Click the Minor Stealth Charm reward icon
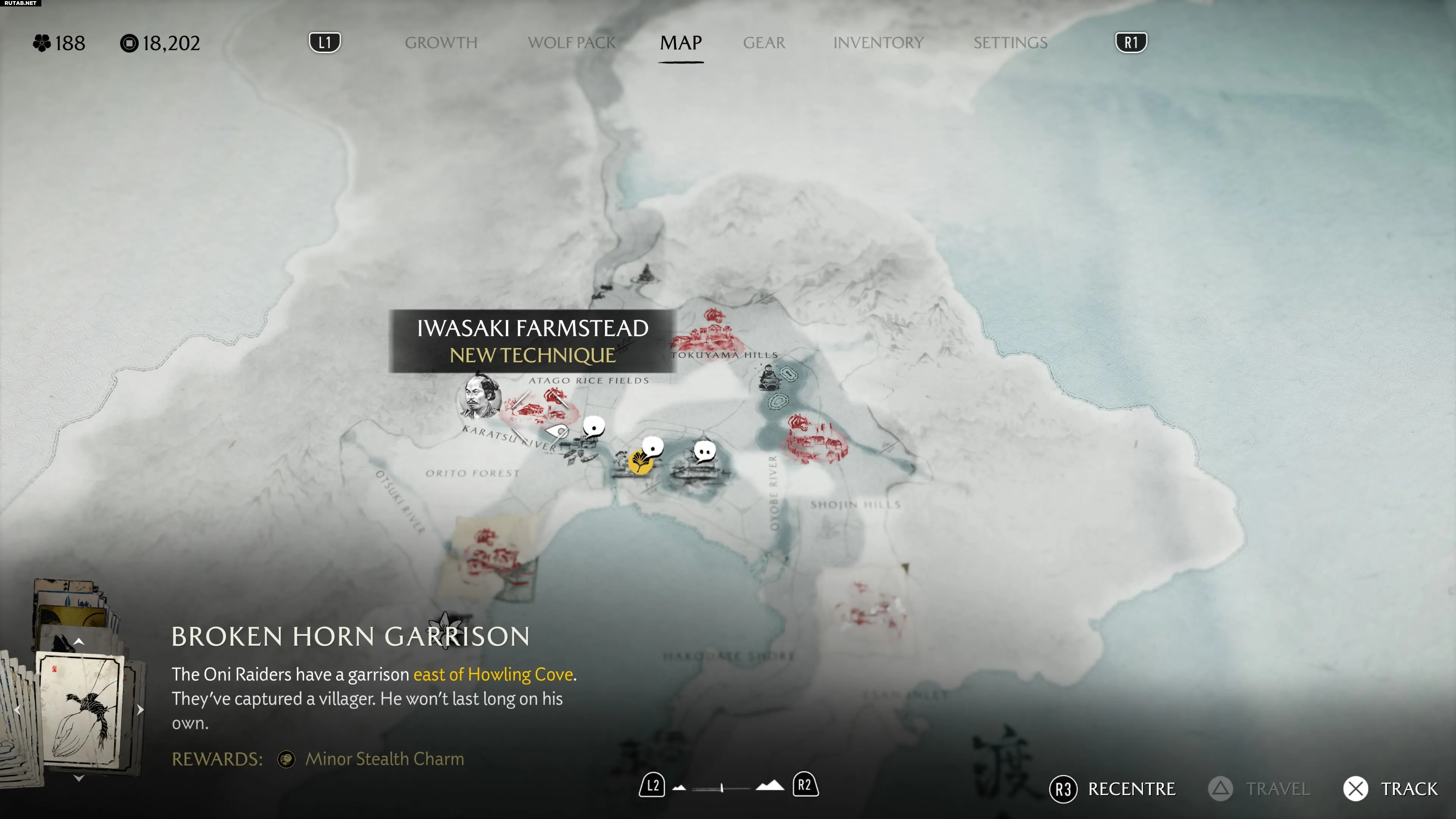 [286, 759]
